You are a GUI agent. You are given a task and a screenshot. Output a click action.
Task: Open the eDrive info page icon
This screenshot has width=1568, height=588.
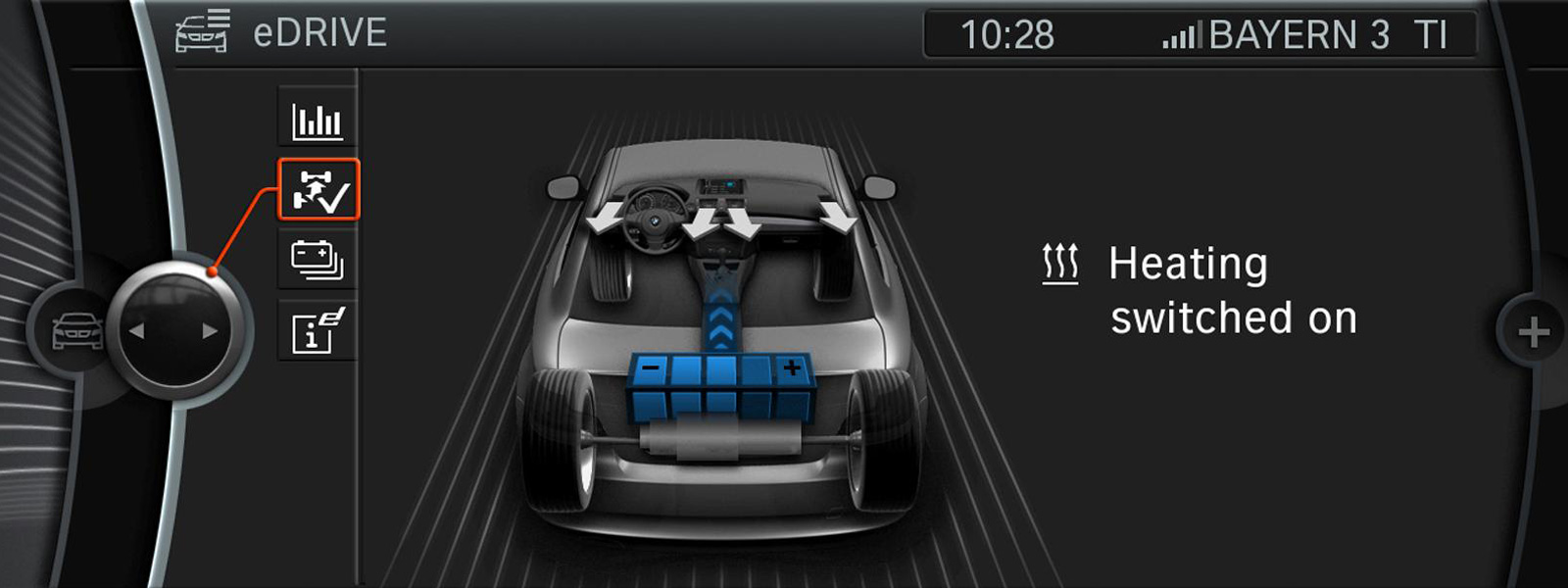pos(318,330)
